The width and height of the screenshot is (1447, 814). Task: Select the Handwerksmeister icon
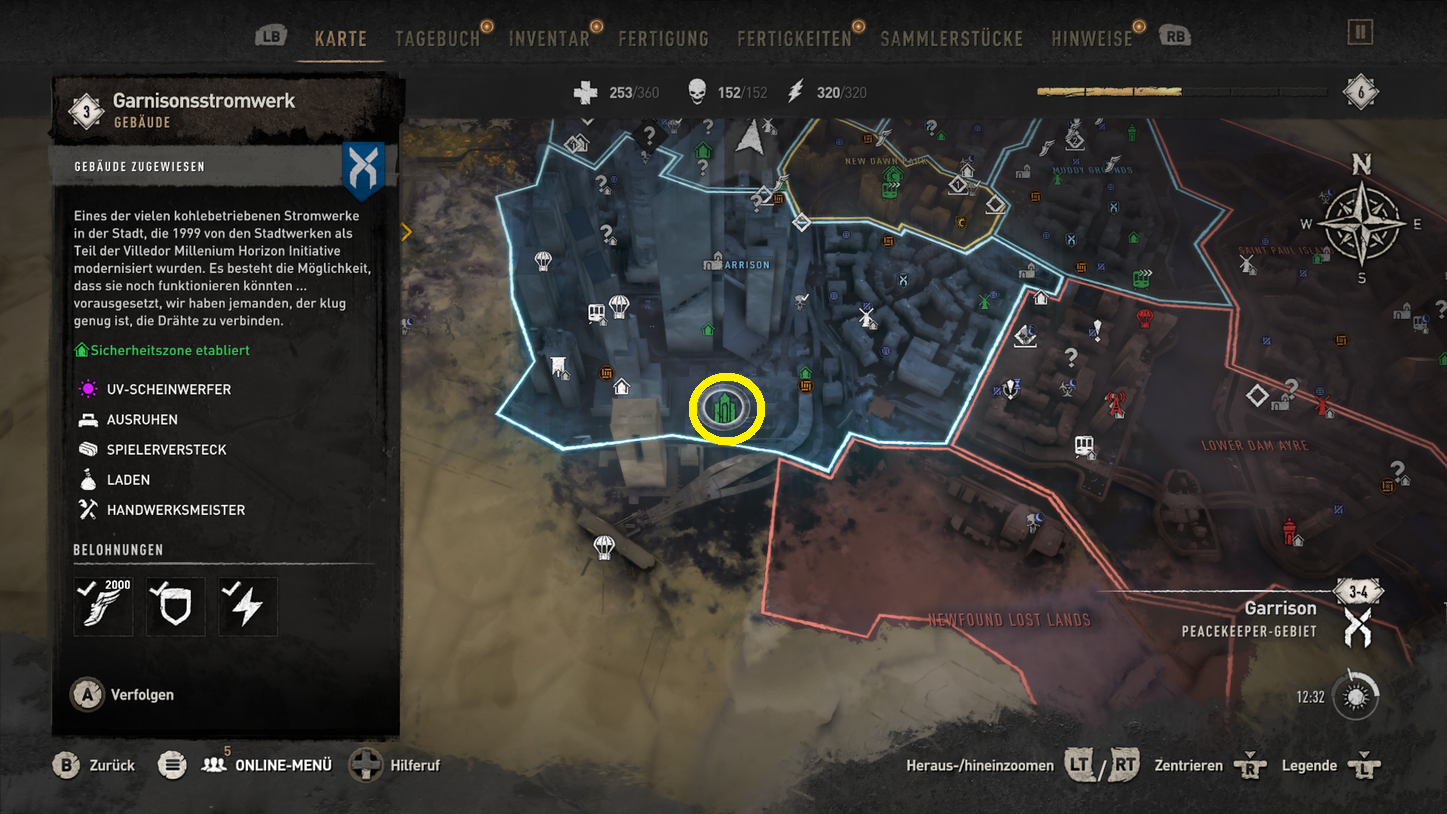coord(89,509)
